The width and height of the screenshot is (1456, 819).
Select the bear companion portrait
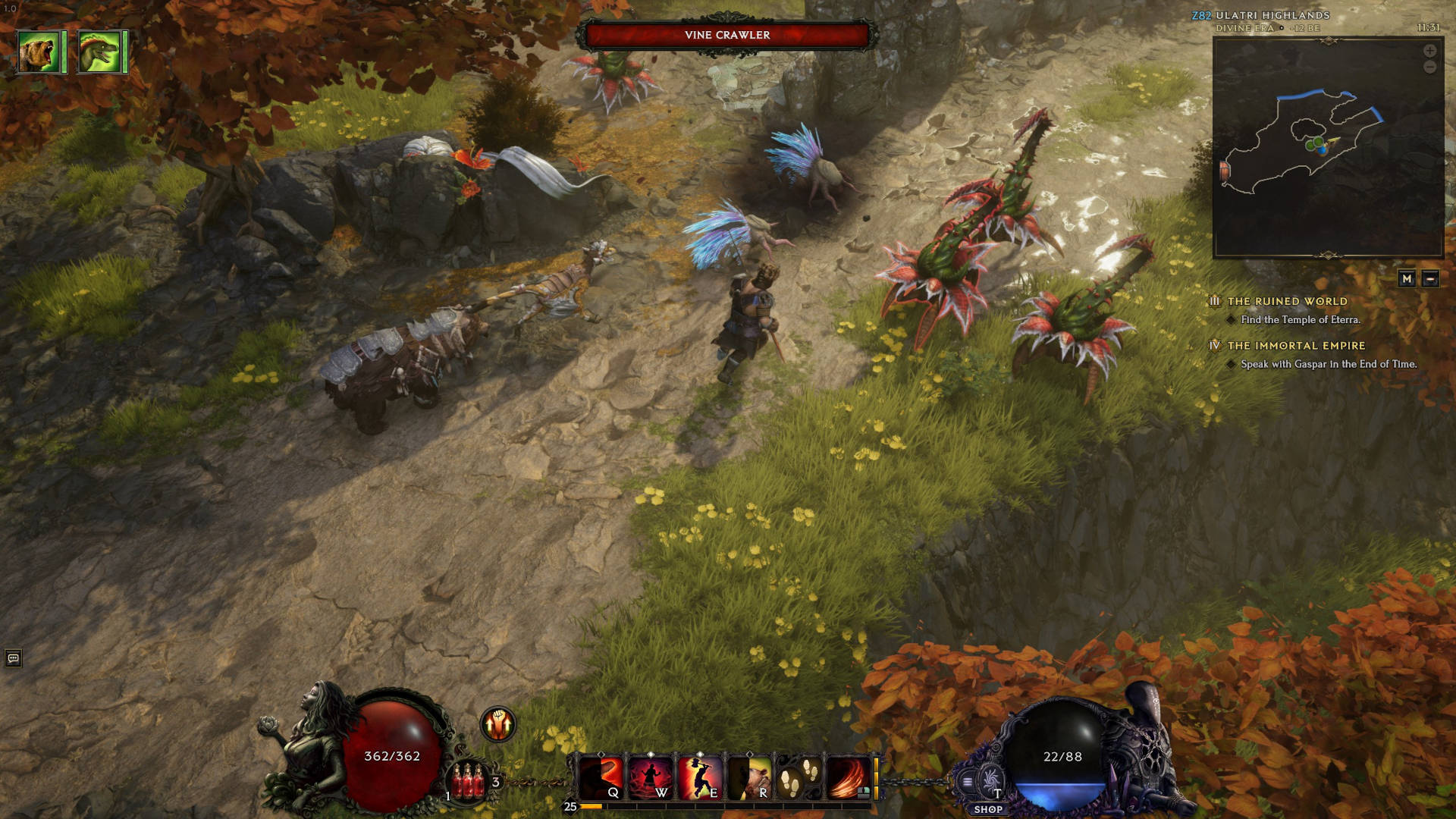click(39, 52)
